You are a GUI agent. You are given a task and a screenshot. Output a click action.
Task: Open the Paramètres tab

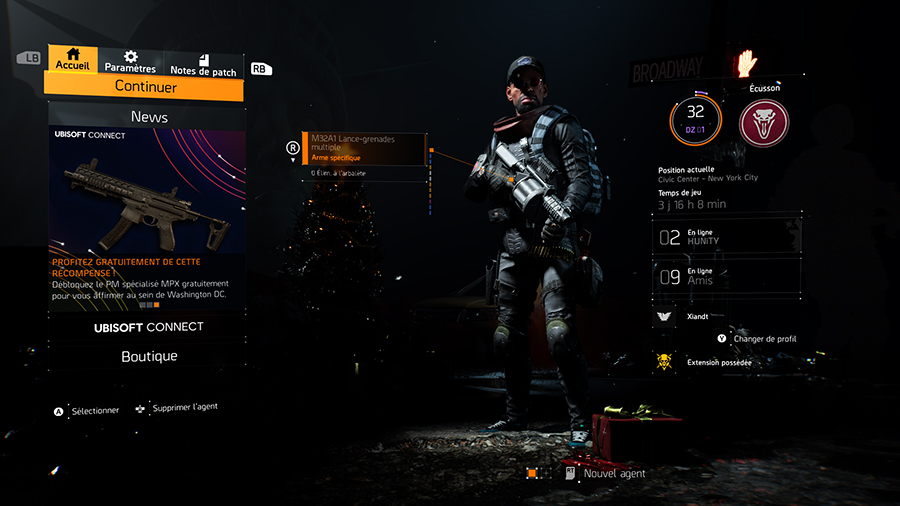coord(130,62)
